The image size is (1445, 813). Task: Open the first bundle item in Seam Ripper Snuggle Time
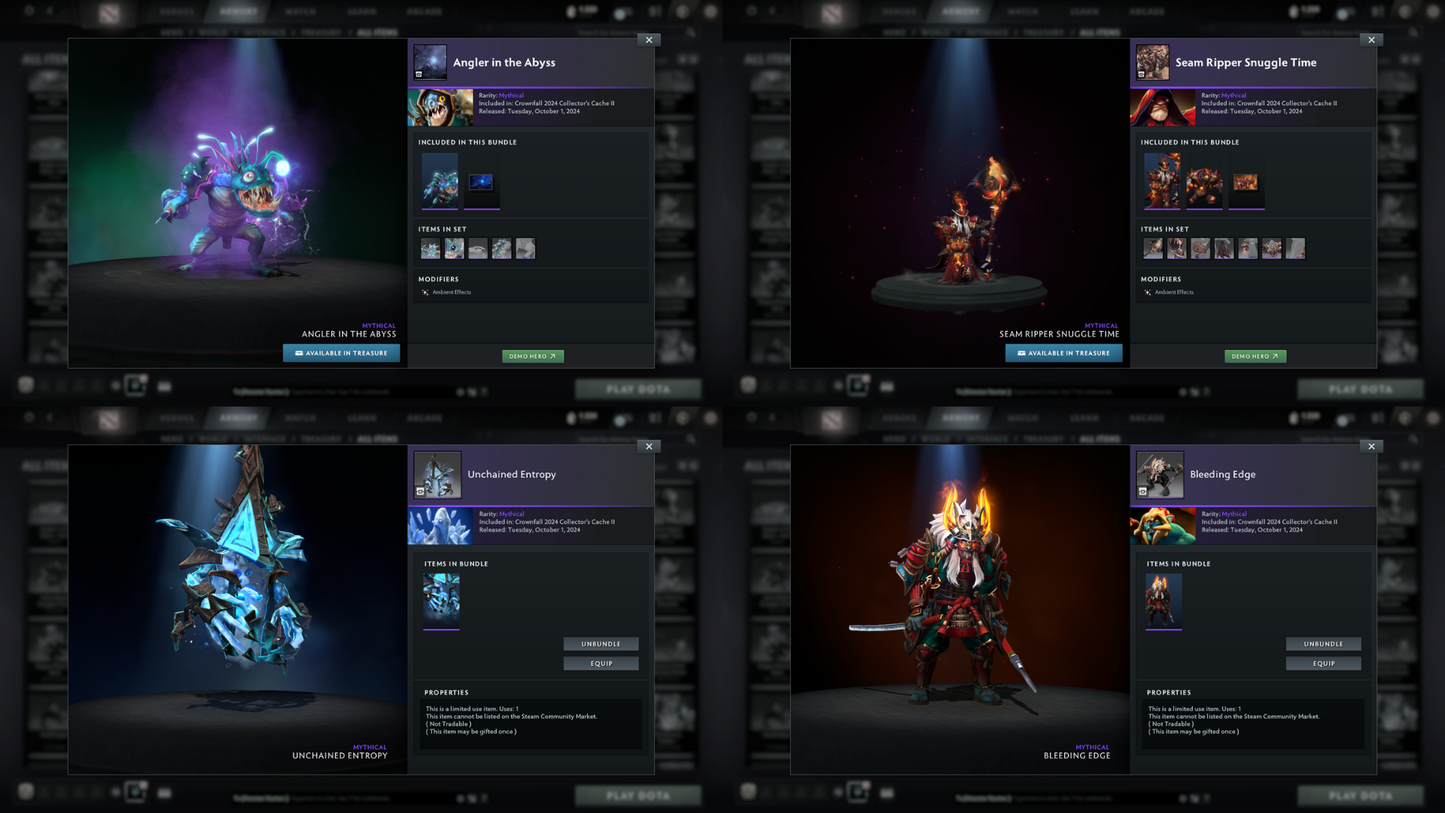pyautogui.click(x=1162, y=181)
